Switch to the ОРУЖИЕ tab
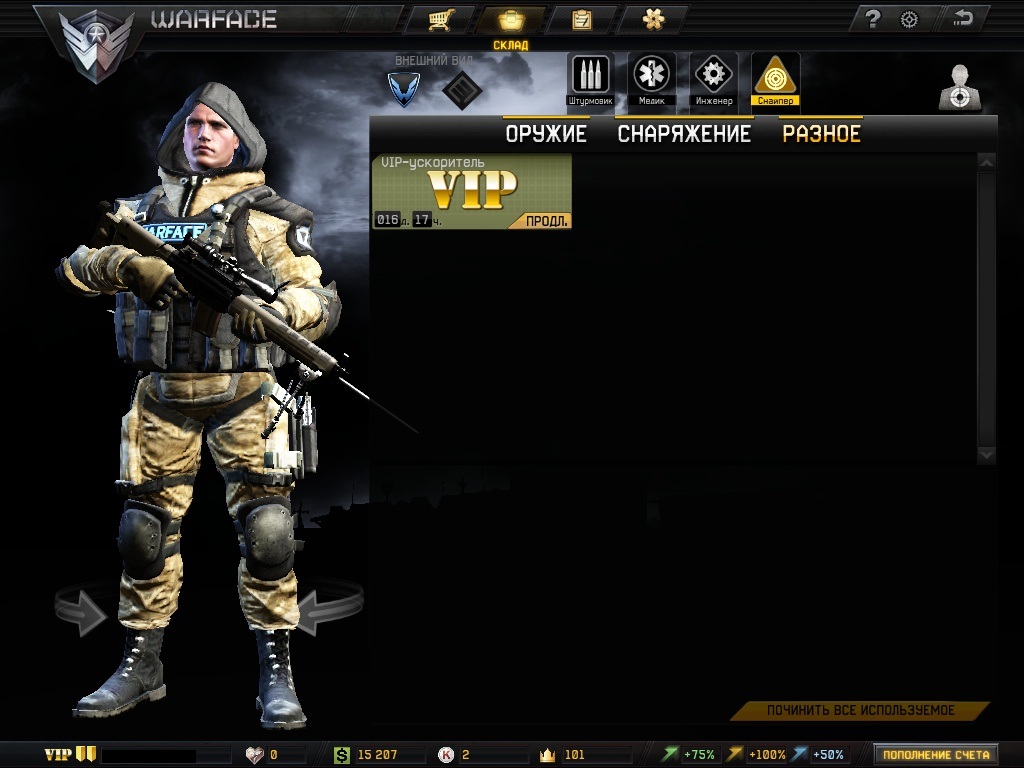 [545, 134]
